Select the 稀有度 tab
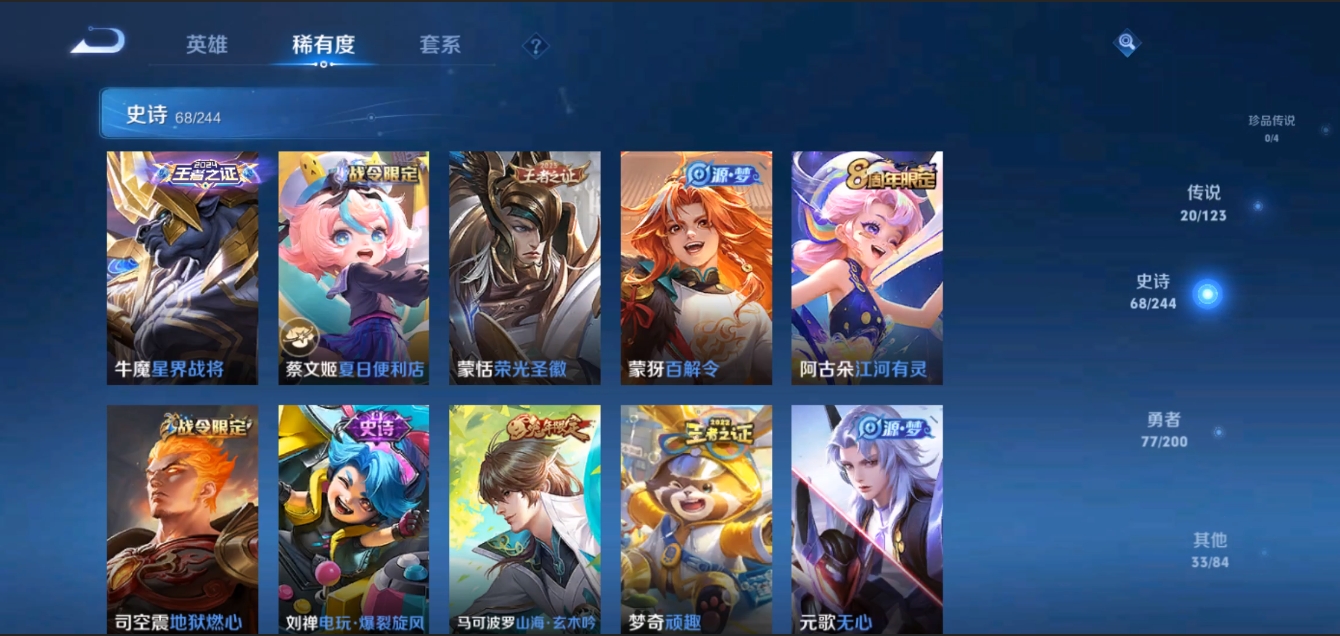The image size is (1340, 636). [323, 45]
